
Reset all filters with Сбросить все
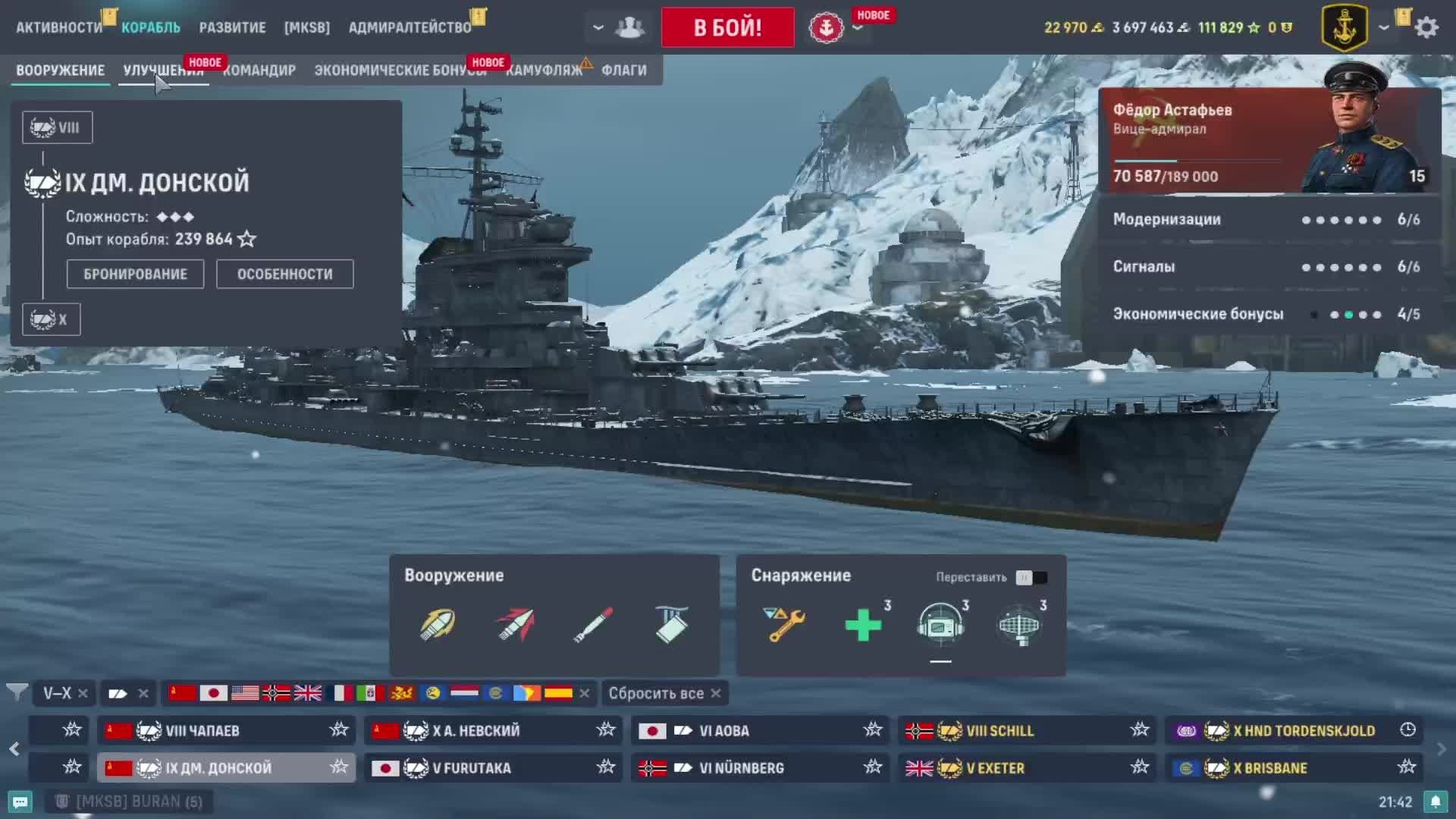coord(664,693)
